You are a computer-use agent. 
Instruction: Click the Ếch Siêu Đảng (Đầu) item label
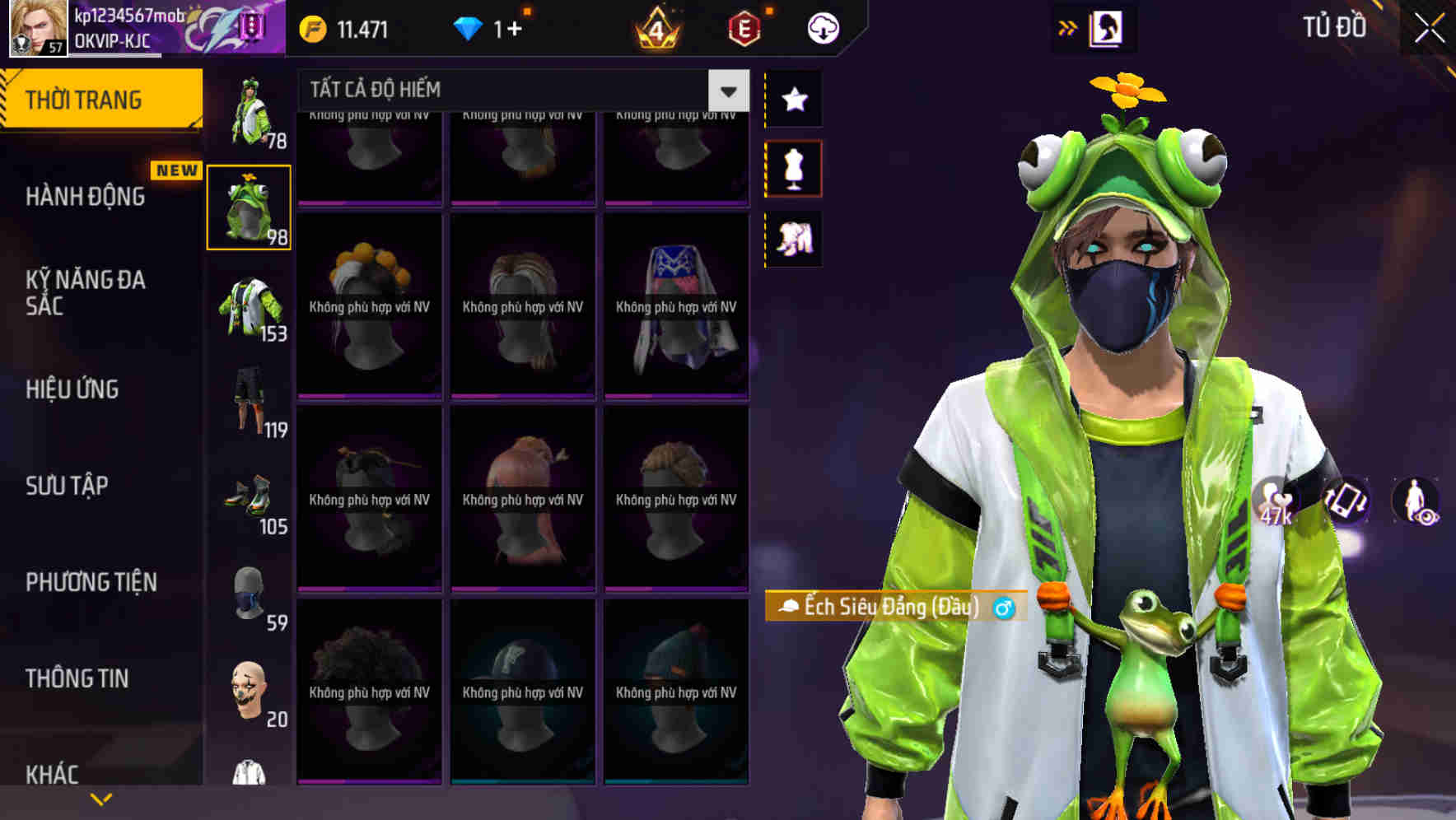point(894,607)
